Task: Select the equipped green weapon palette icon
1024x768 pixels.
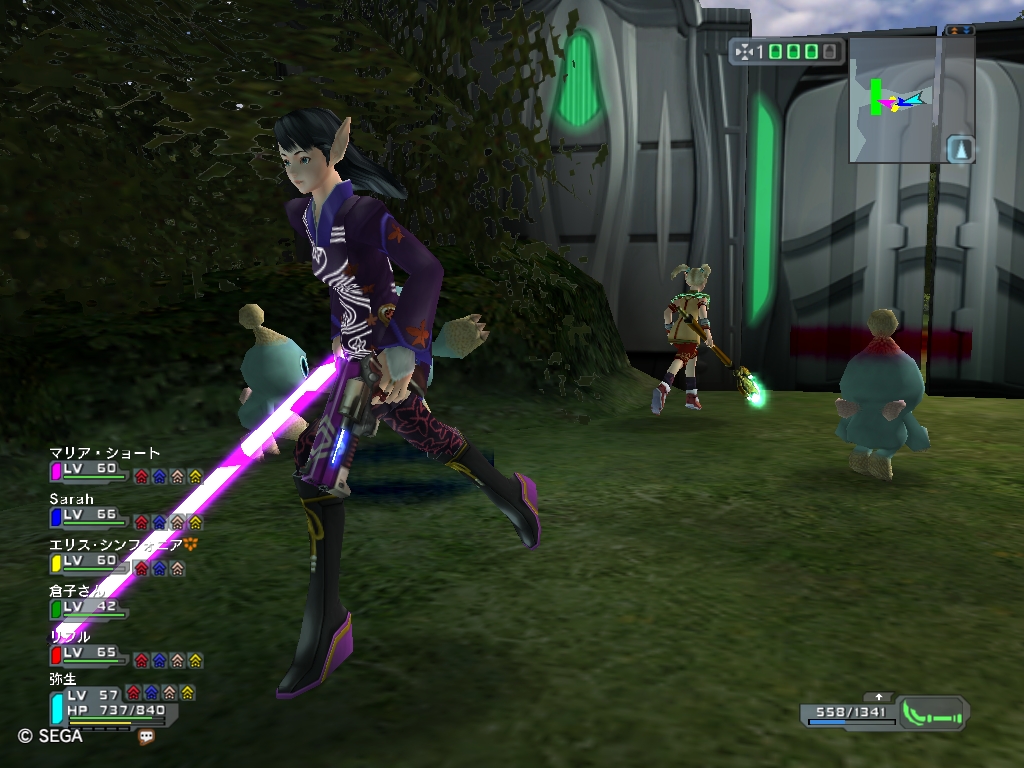Action: pyautogui.click(x=931, y=713)
